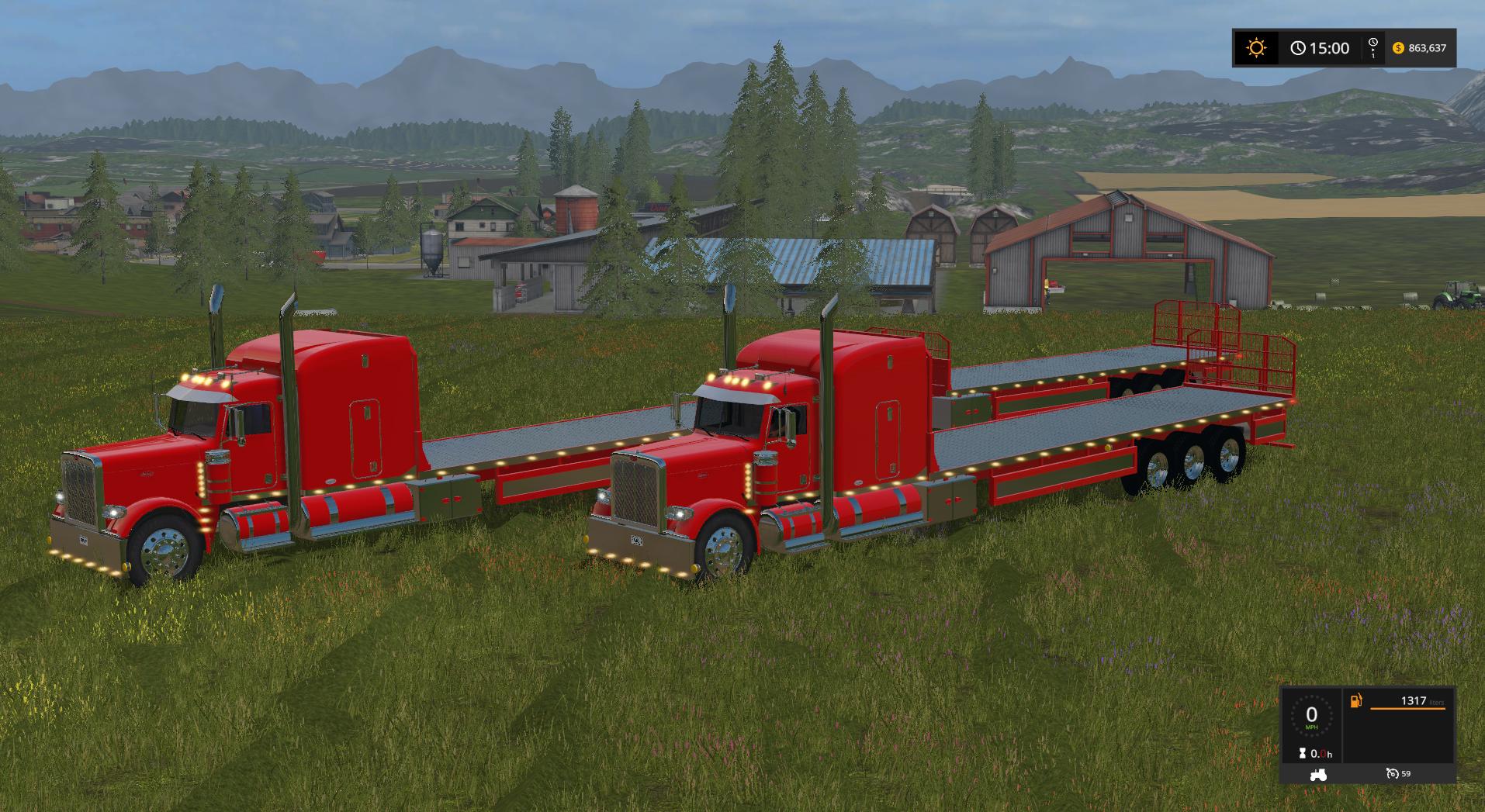
Task: Click the orange fuel pump icon
Action: (1356, 701)
